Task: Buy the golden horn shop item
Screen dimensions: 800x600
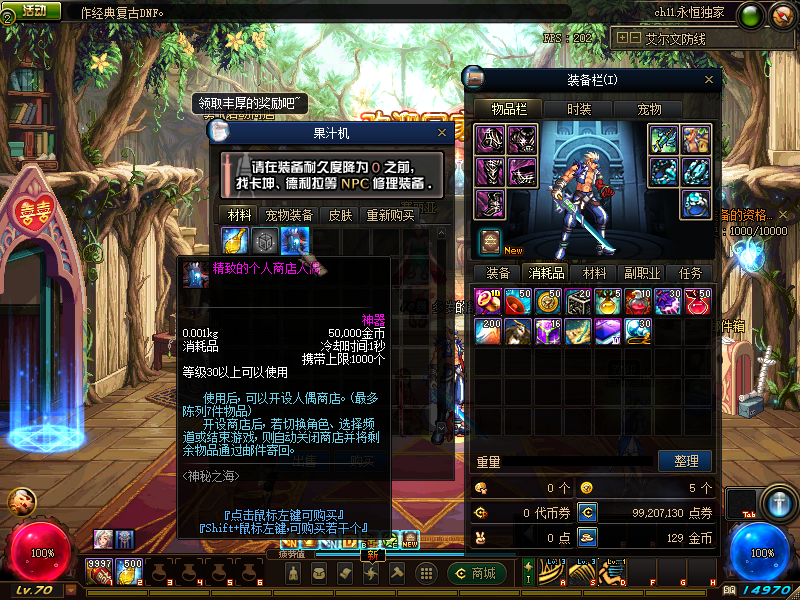Action: 236,241
